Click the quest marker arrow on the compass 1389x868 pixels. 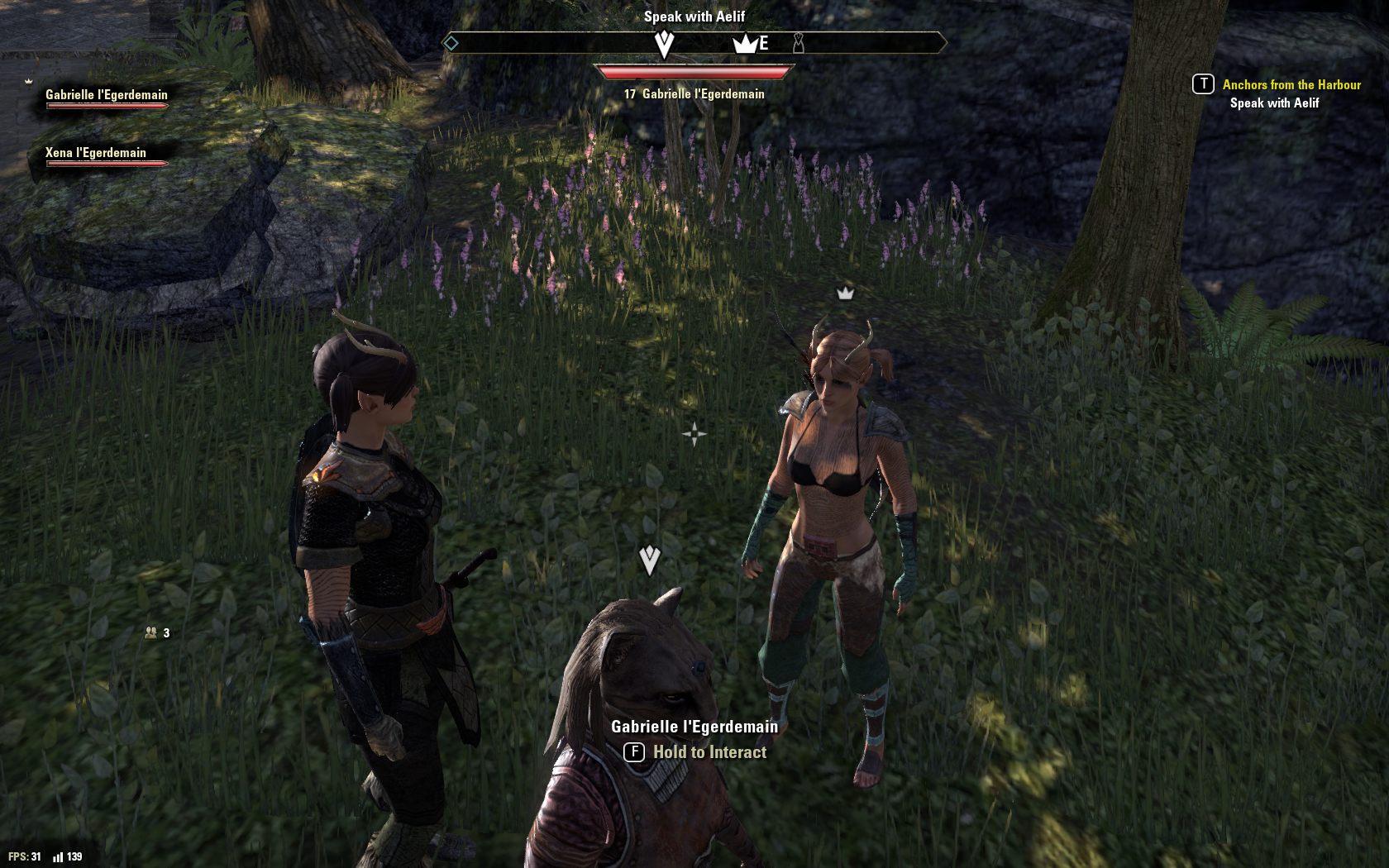pos(664,44)
